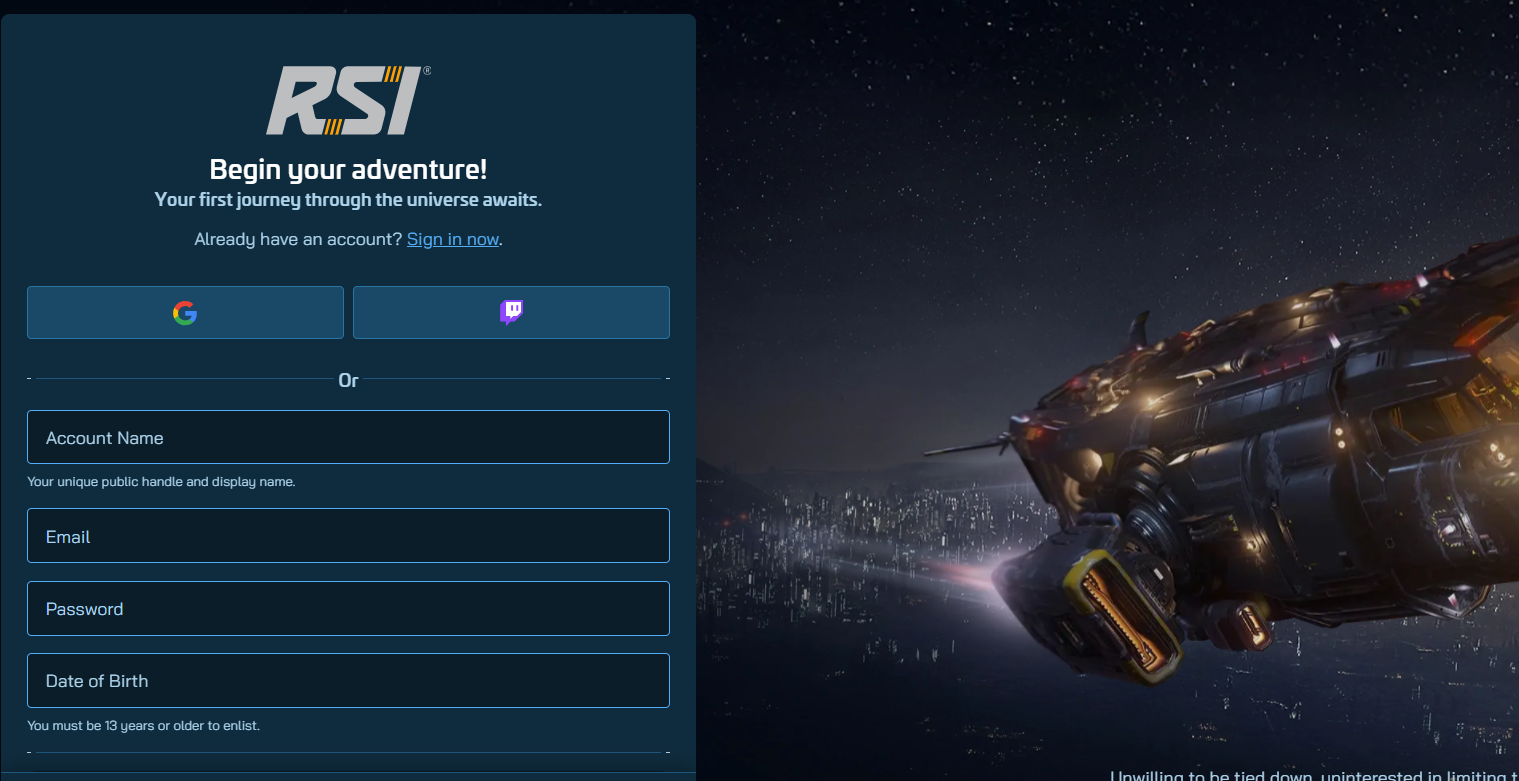The height and width of the screenshot is (781, 1519).
Task: Select the Email input field
Action: pos(348,536)
